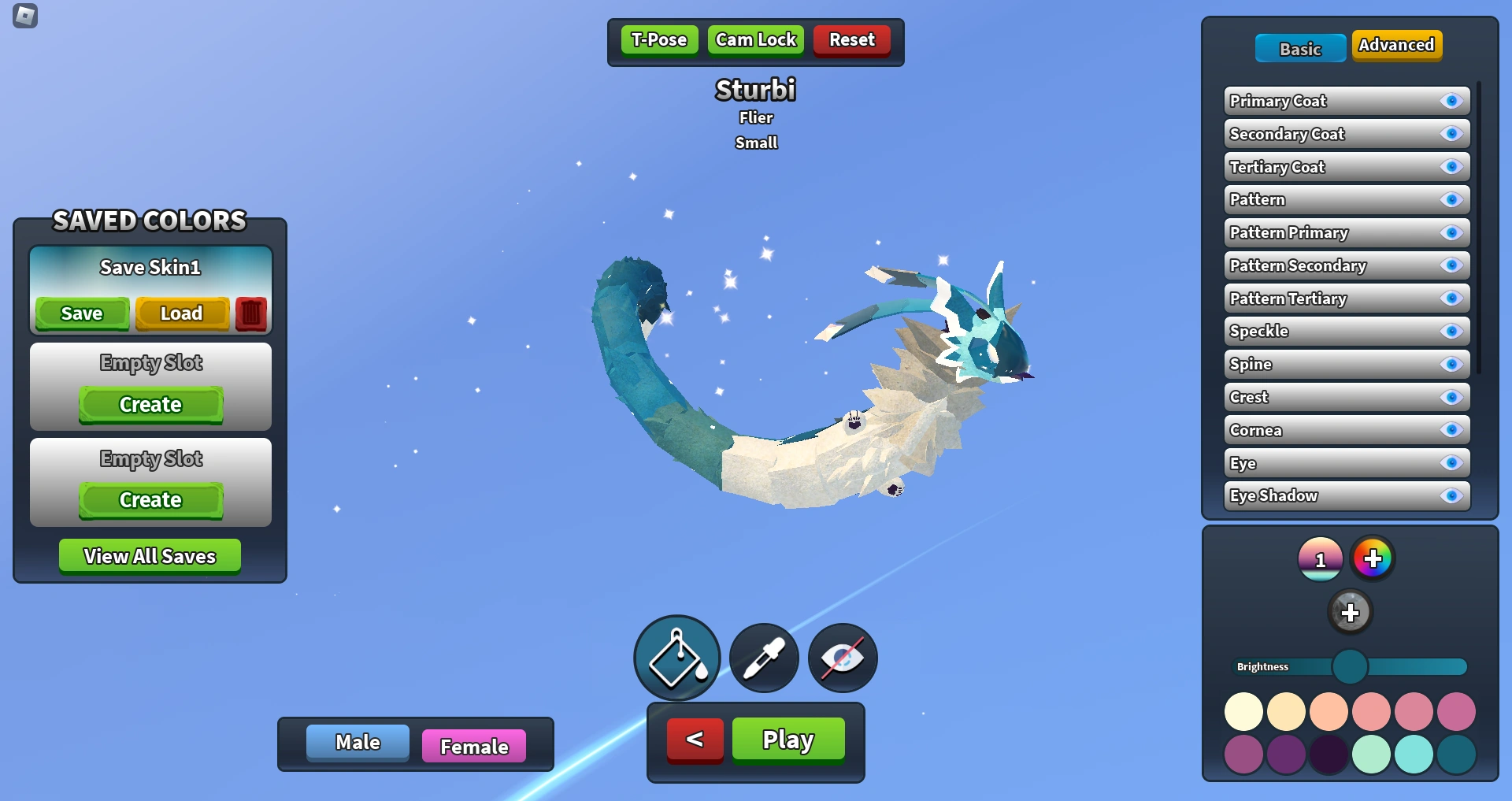The height and width of the screenshot is (801, 1512).
Task: Toggle Eye Shadow visibility
Action: click(1453, 495)
